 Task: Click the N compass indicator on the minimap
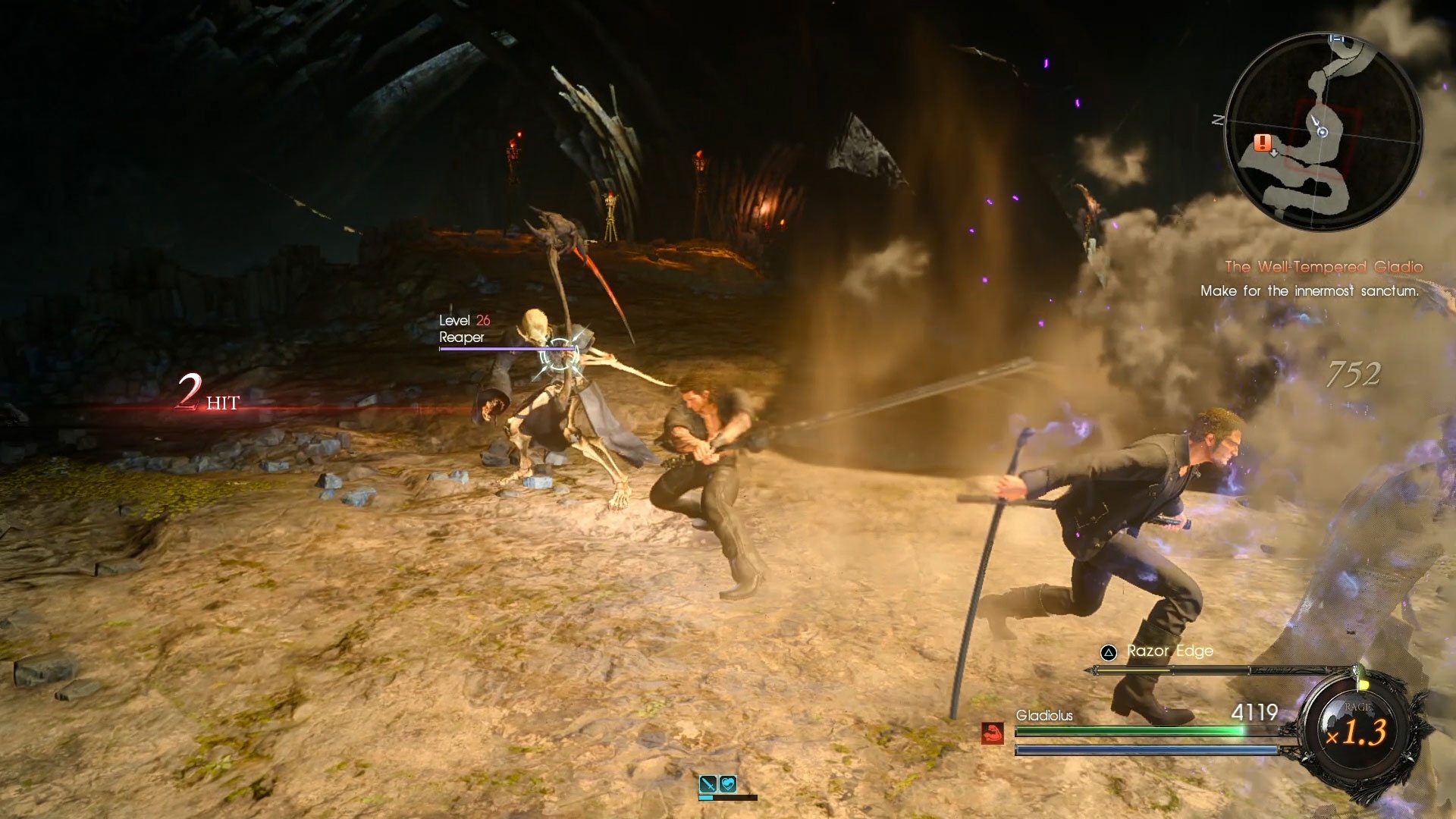1218,119
